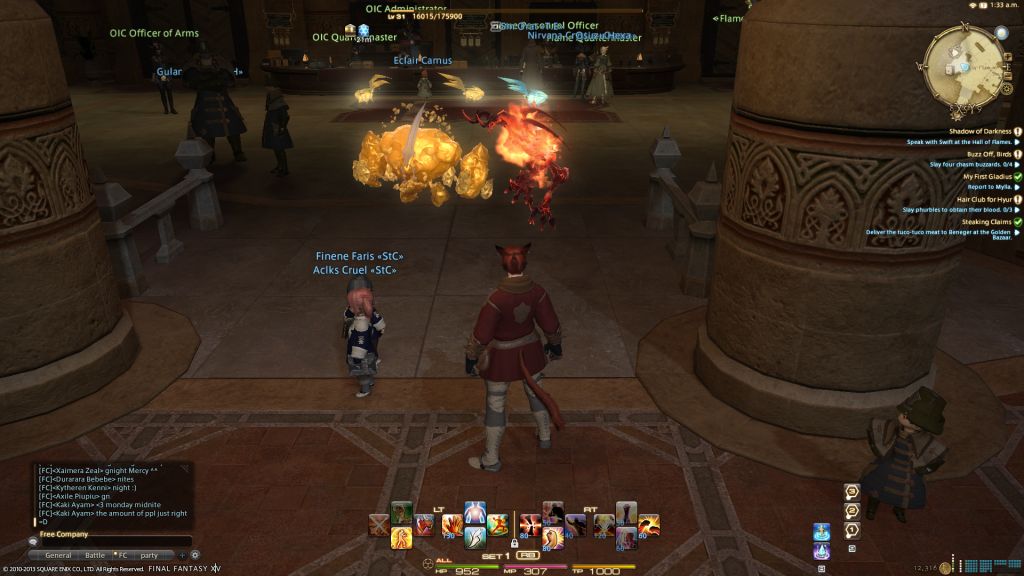This screenshot has width=1024, height=576.
Task: Open the Battle chat tab
Action: (x=95, y=555)
